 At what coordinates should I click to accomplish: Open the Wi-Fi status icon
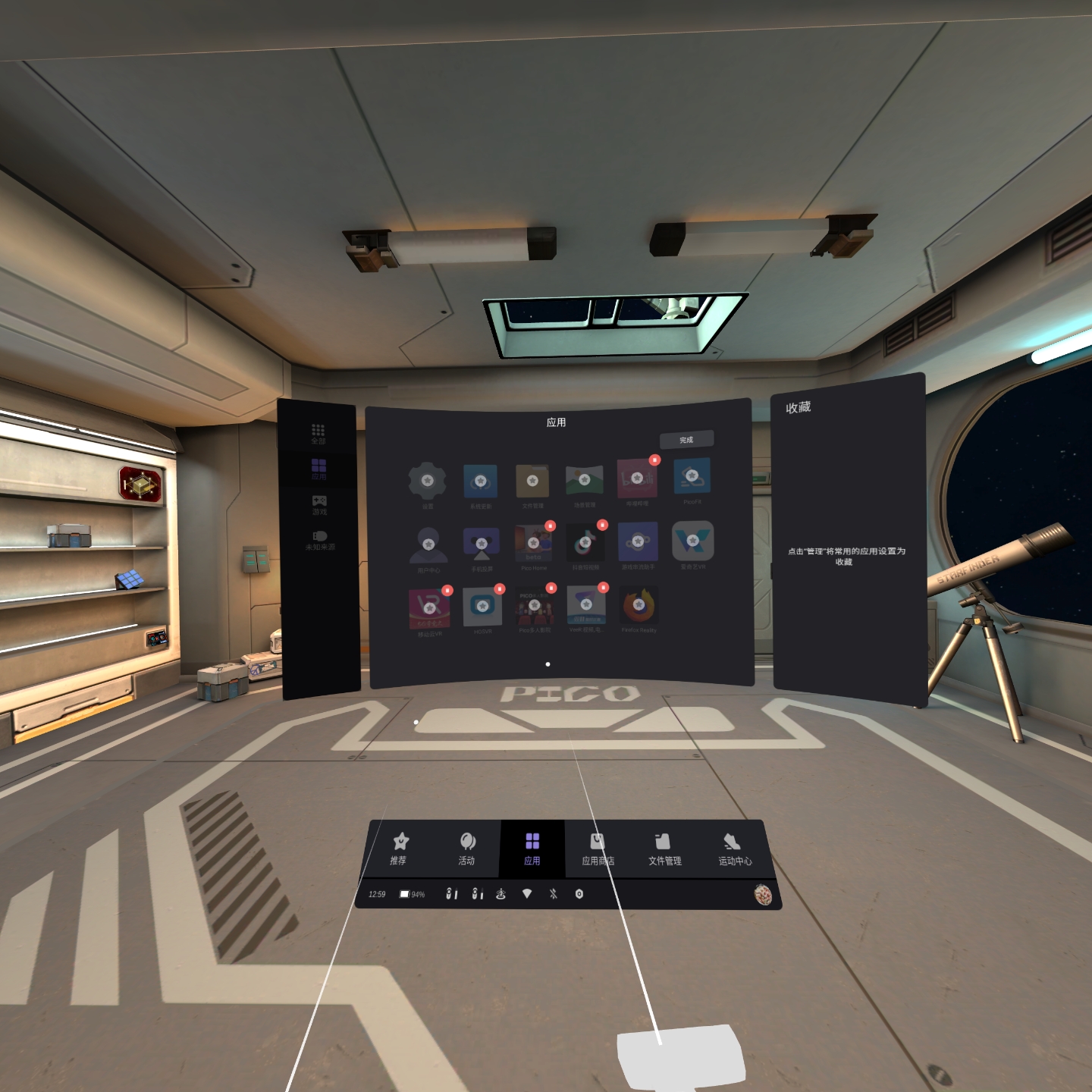pos(527,894)
